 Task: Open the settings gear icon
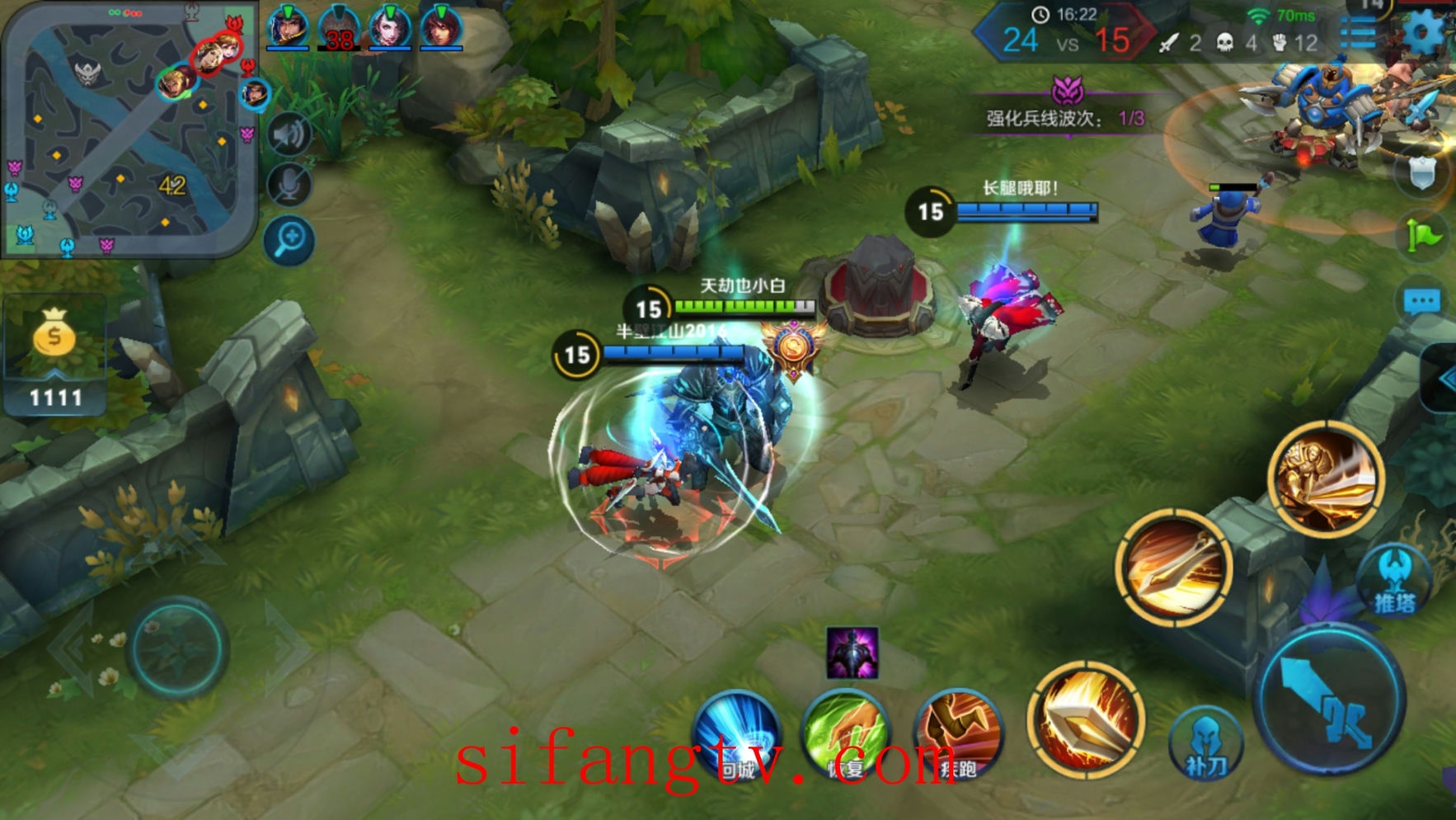click(x=1424, y=33)
